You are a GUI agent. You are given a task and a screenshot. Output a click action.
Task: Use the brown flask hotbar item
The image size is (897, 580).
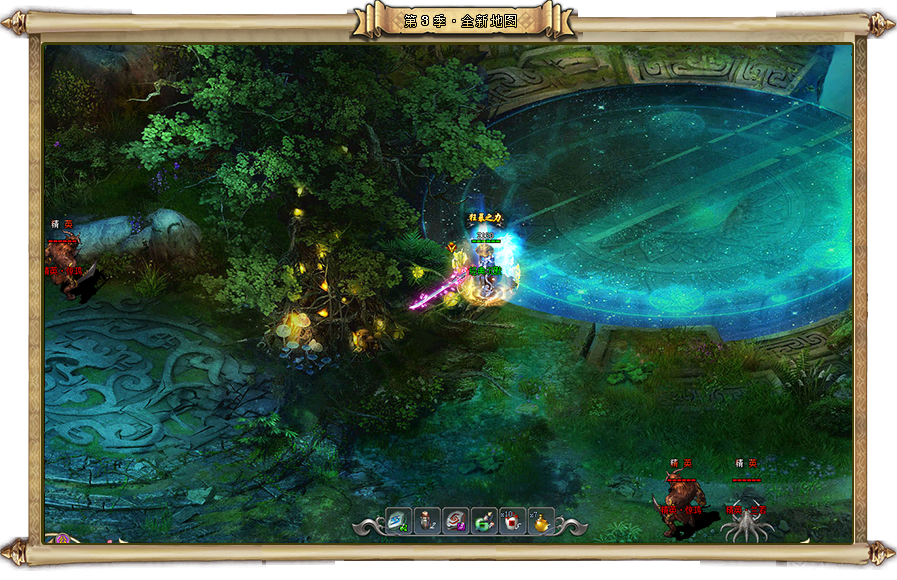[427, 521]
